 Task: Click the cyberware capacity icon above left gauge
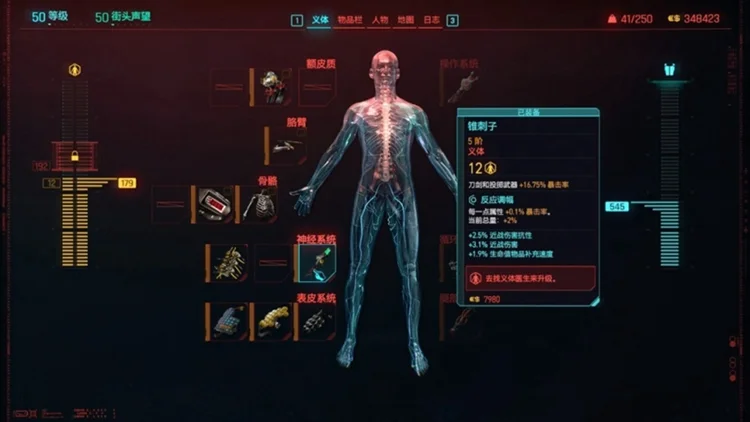pos(74,70)
